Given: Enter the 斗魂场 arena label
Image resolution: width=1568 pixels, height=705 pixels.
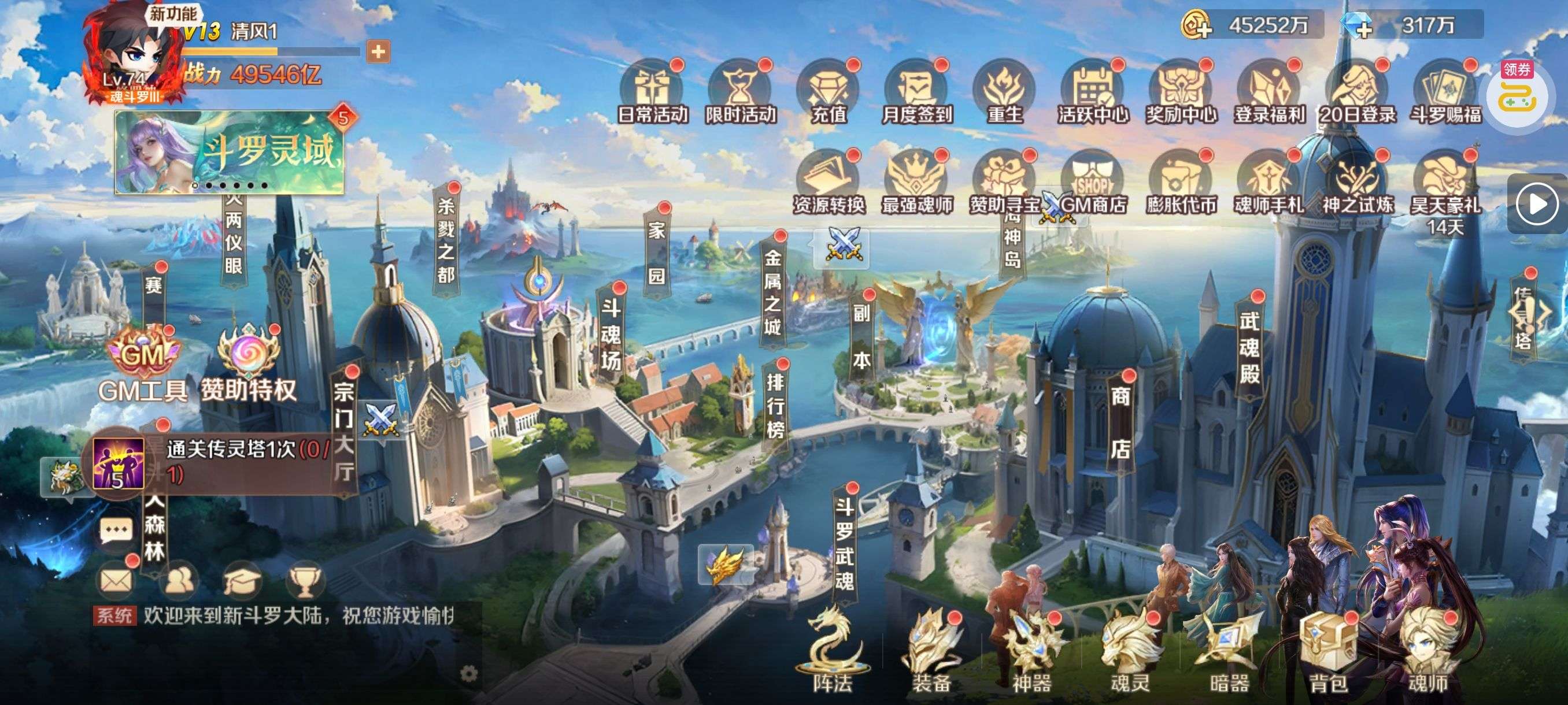Looking at the screenshot, I should tap(611, 333).
